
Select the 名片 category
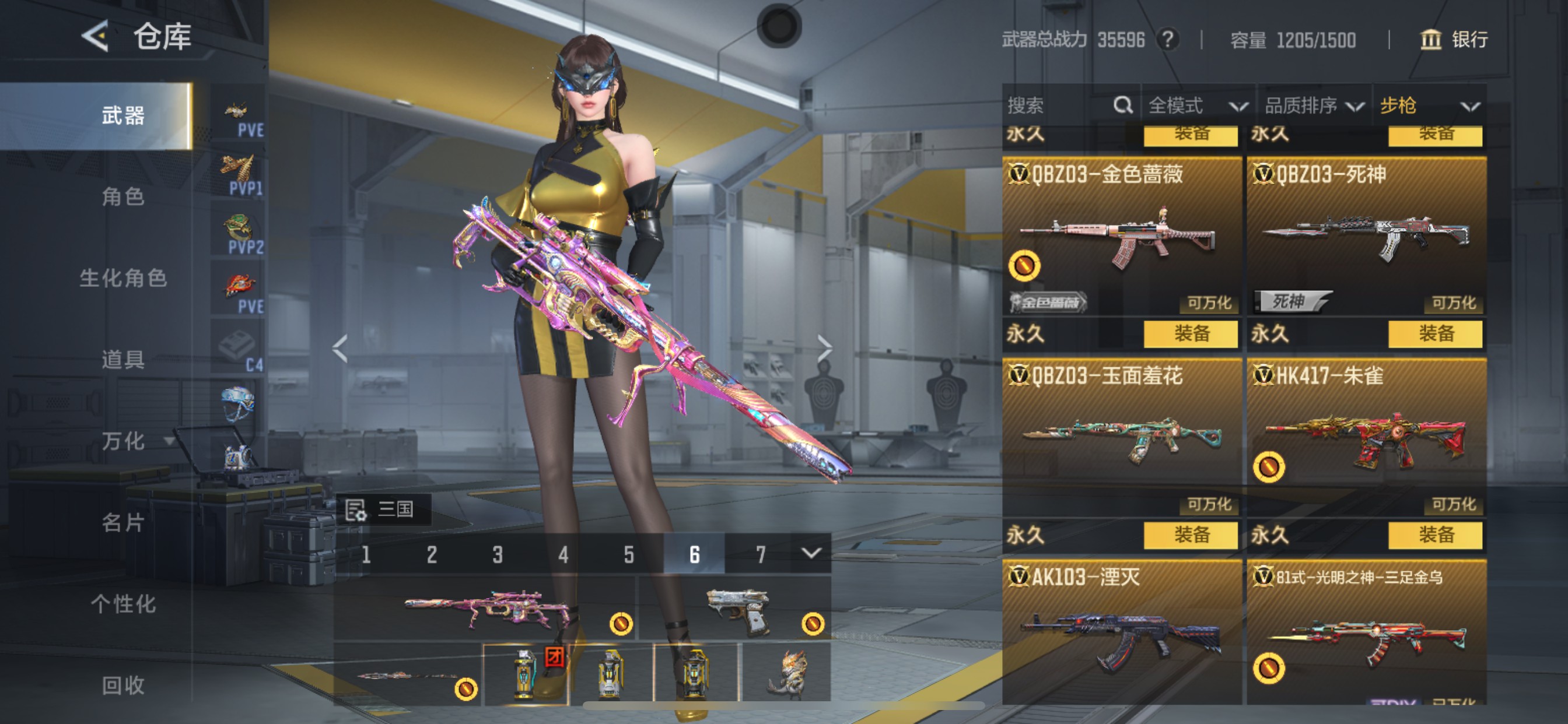[123, 523]
